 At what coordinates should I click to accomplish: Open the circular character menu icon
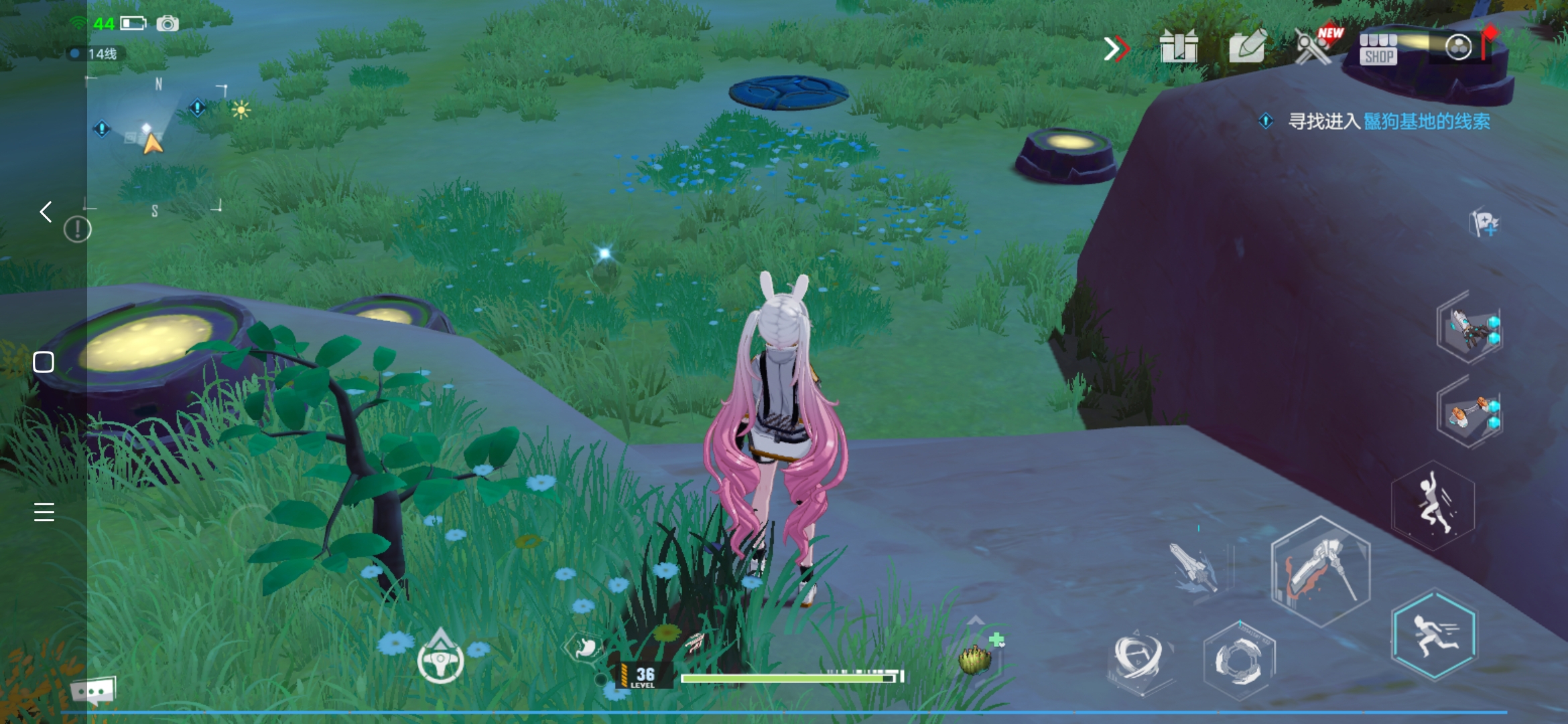click(1458, 47)
